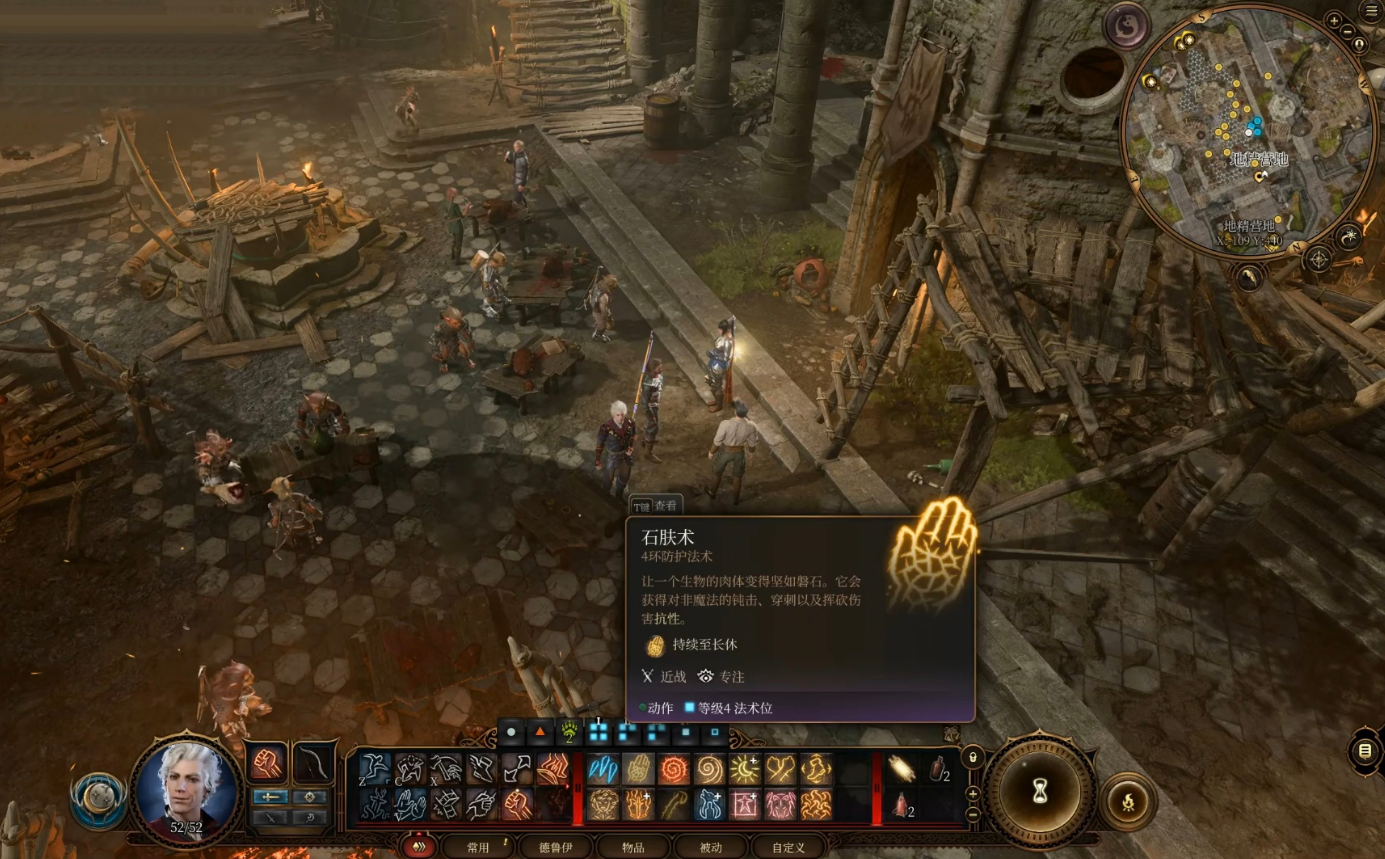
Task: Toggle the hotbar lock button
Action: pos(972,757)
